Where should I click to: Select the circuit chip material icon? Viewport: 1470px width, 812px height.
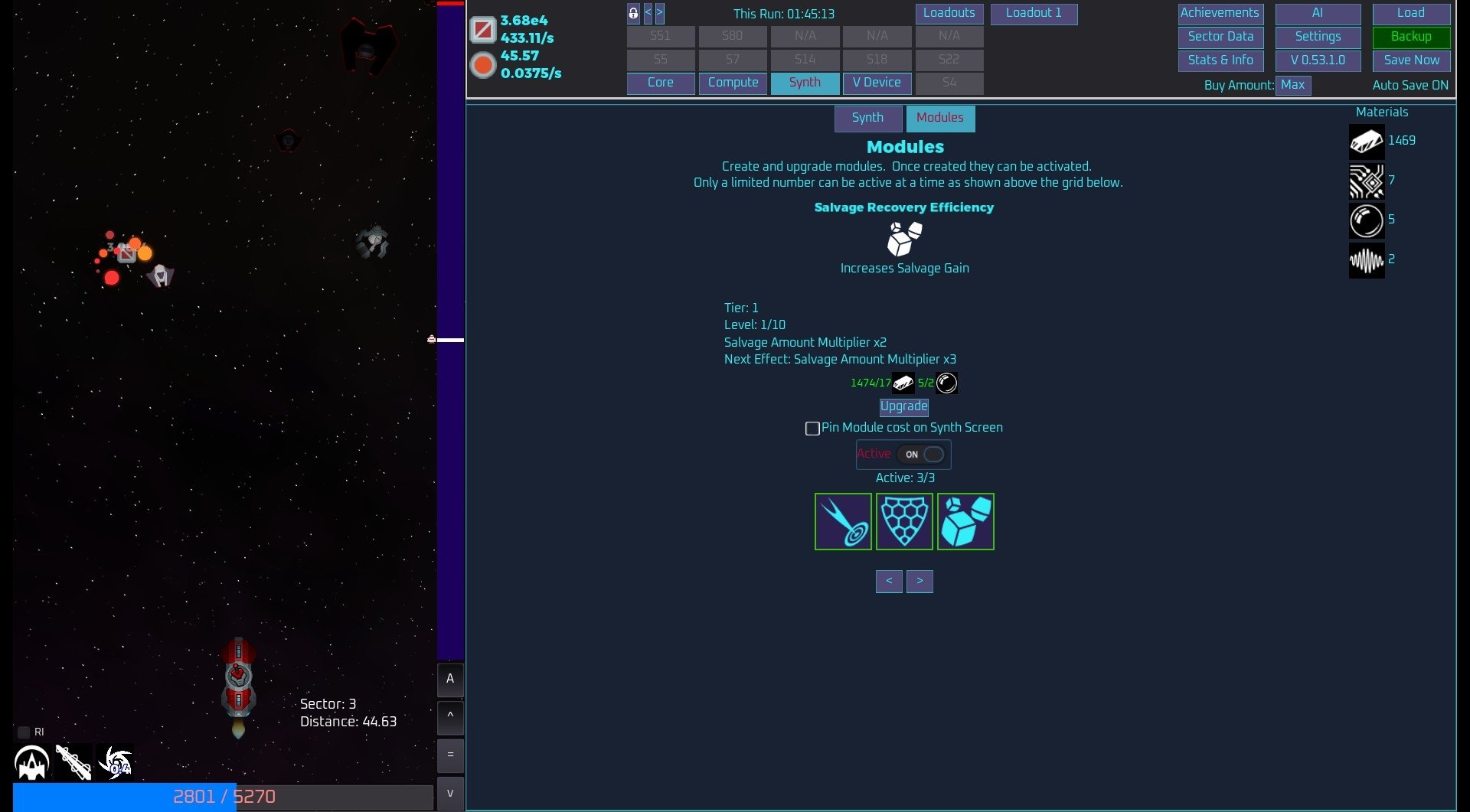coord(1367,181)
